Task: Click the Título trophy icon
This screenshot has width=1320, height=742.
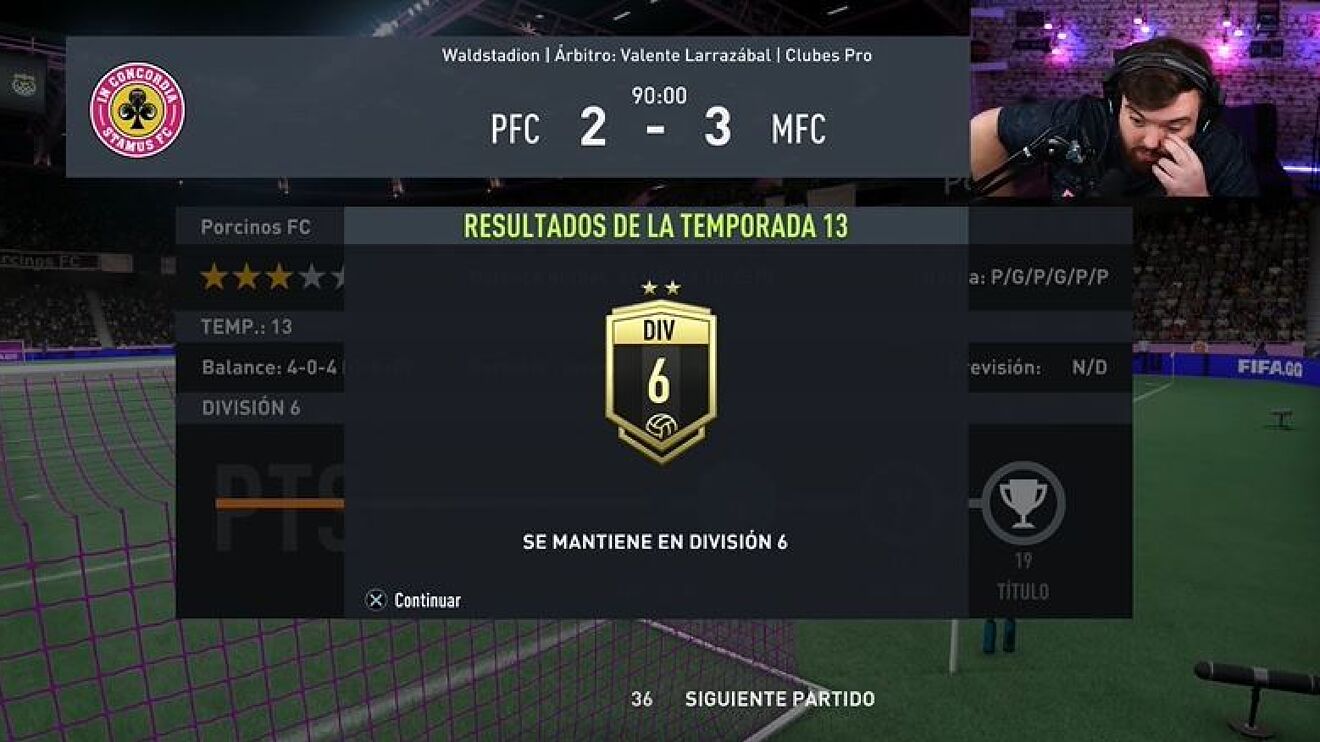Action: pyautogui.click(x=1022, y=502)
